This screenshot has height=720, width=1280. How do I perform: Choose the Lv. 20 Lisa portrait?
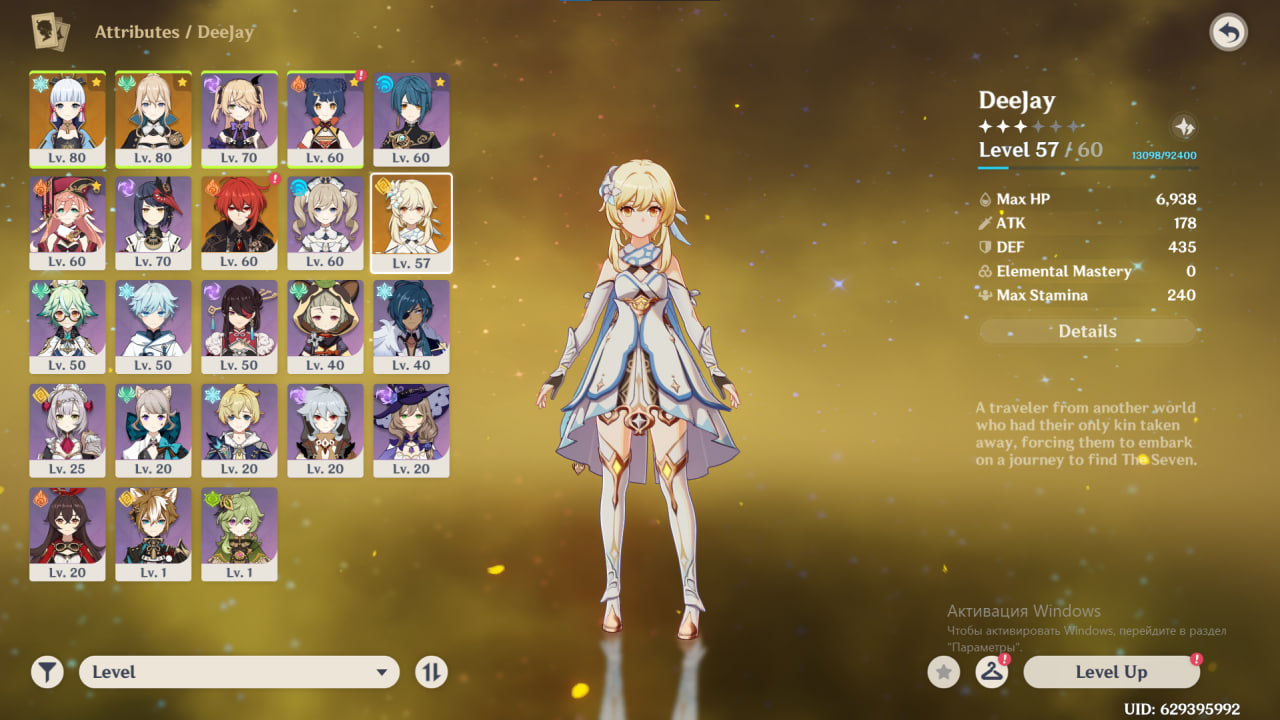[411, 430]
